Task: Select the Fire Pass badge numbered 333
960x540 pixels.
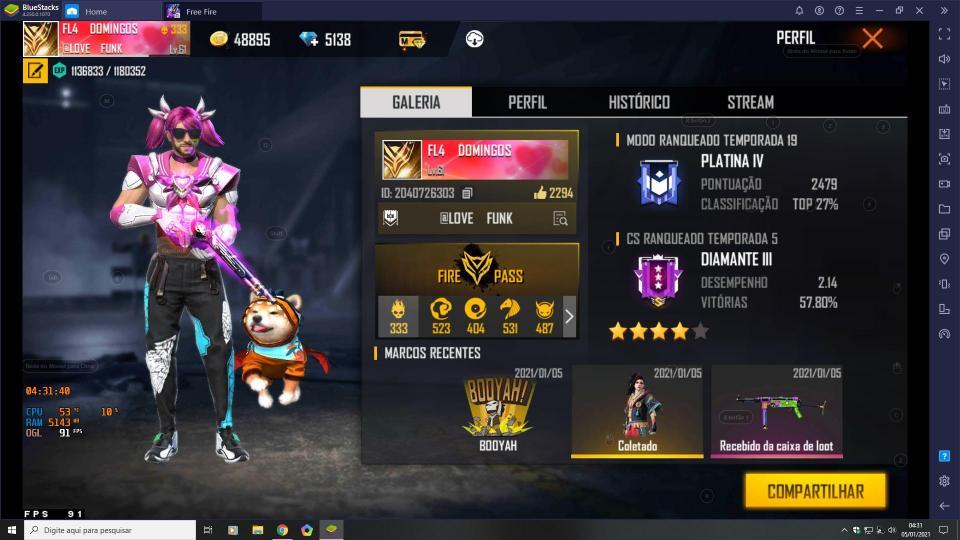Action: 398,316
